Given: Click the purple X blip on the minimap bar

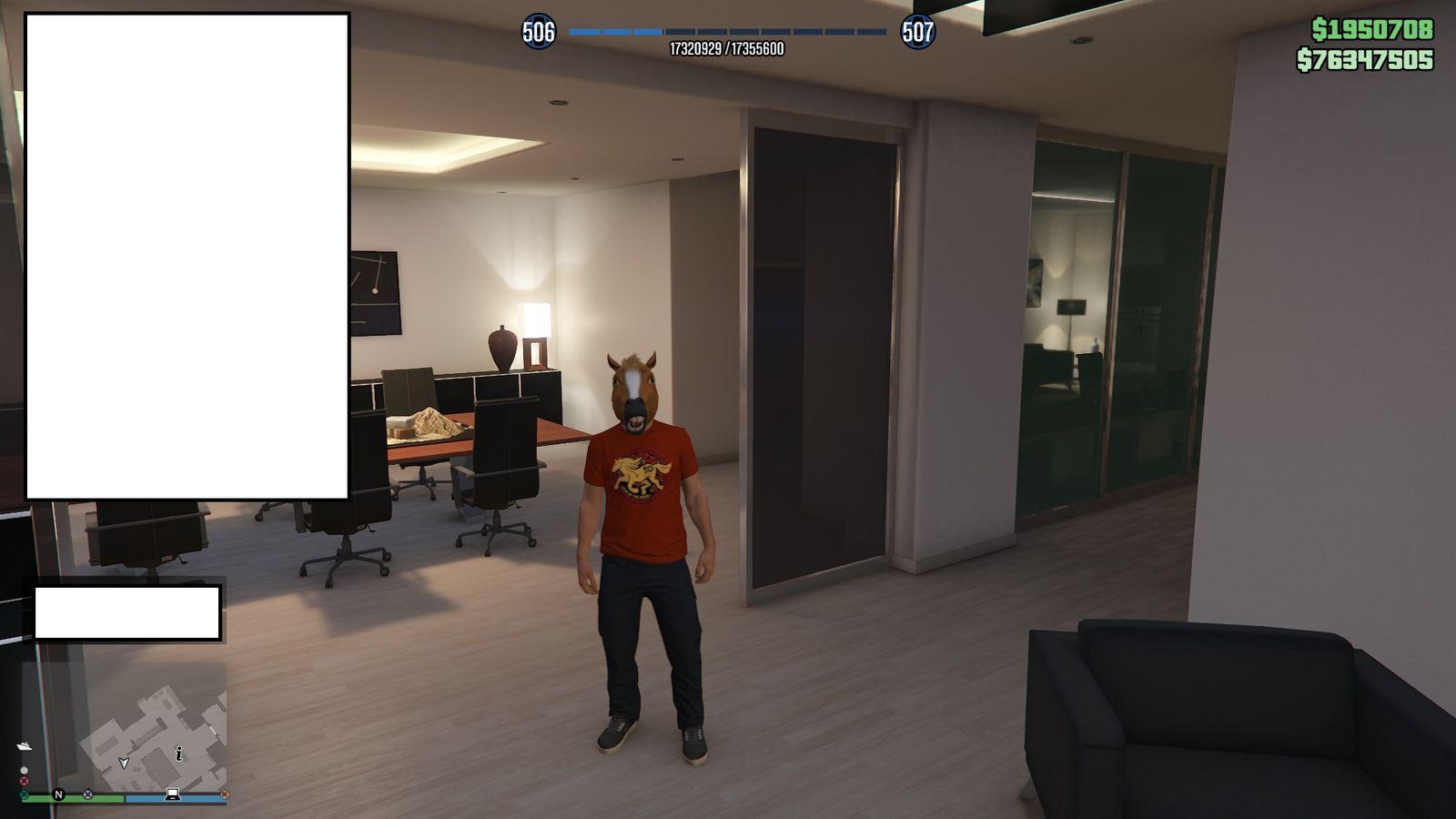Looking at the screenshot, I should pyautogui.click(x=87, y=794).
